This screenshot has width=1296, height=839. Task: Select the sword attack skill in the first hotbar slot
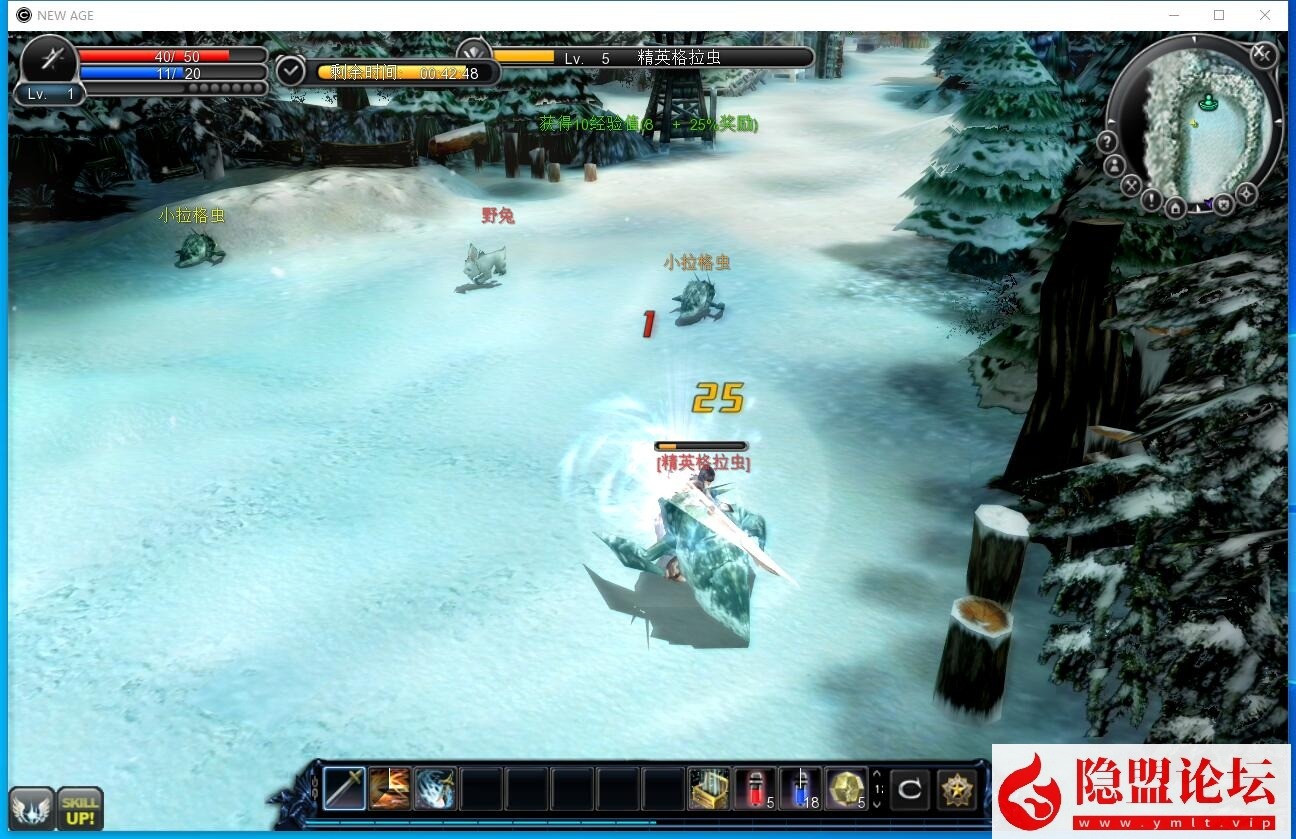343,789
